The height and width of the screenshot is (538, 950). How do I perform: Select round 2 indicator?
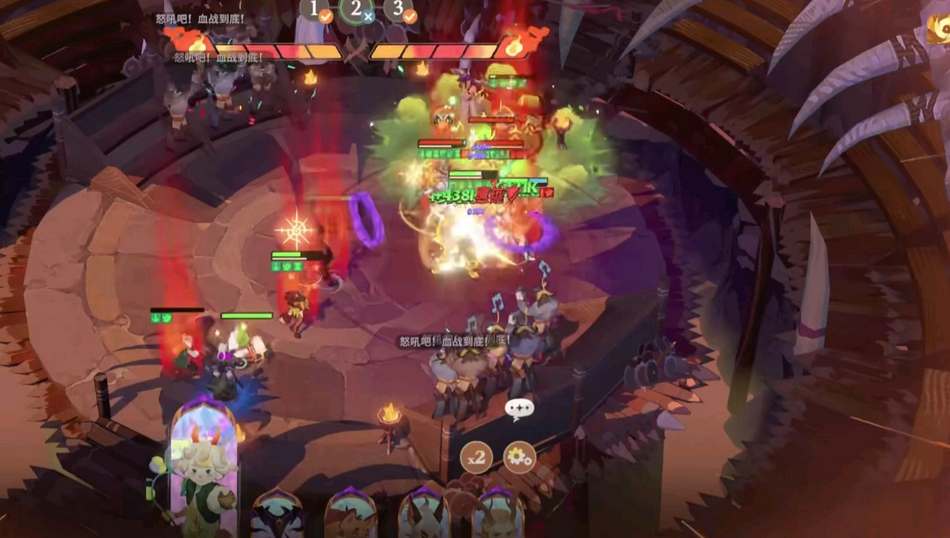(x=356, y=9)
